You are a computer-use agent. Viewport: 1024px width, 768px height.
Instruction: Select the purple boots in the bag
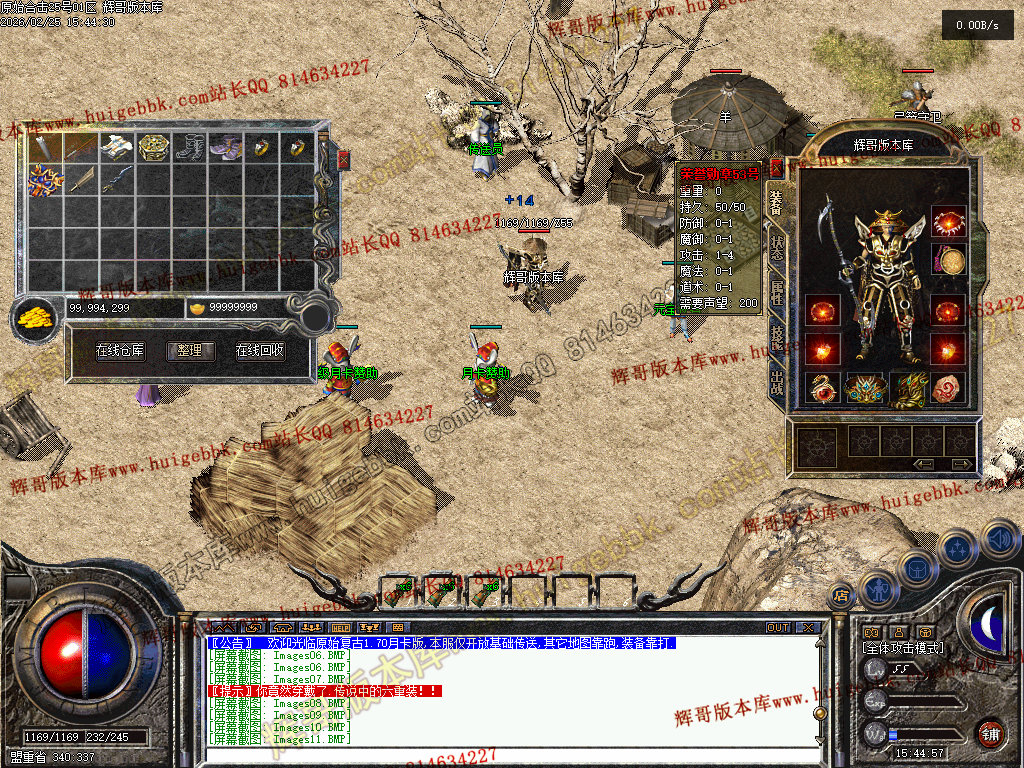225,149
